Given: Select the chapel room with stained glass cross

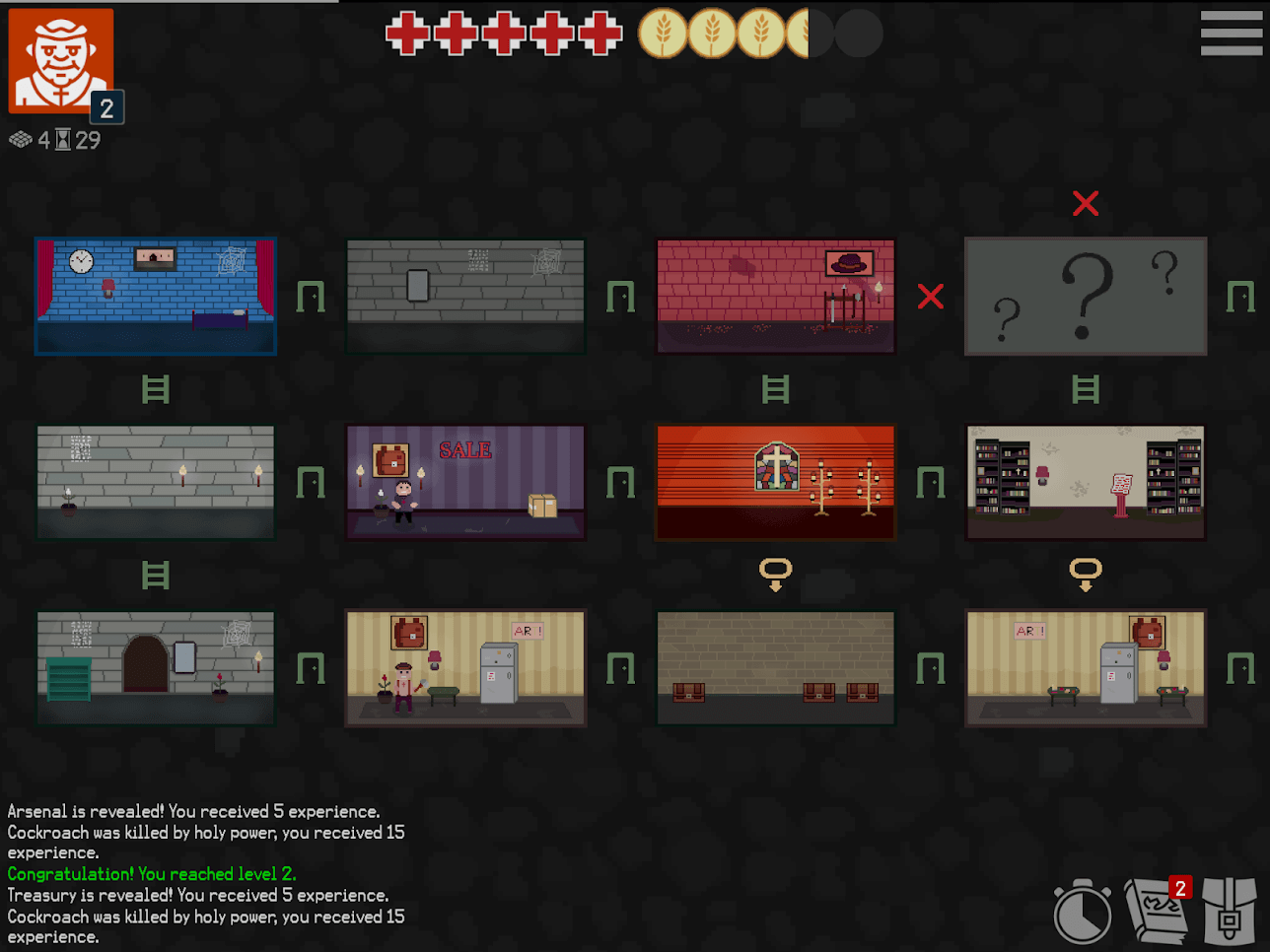Looking at the screenshot, I should pyautogui.click(x=775, y=481).
